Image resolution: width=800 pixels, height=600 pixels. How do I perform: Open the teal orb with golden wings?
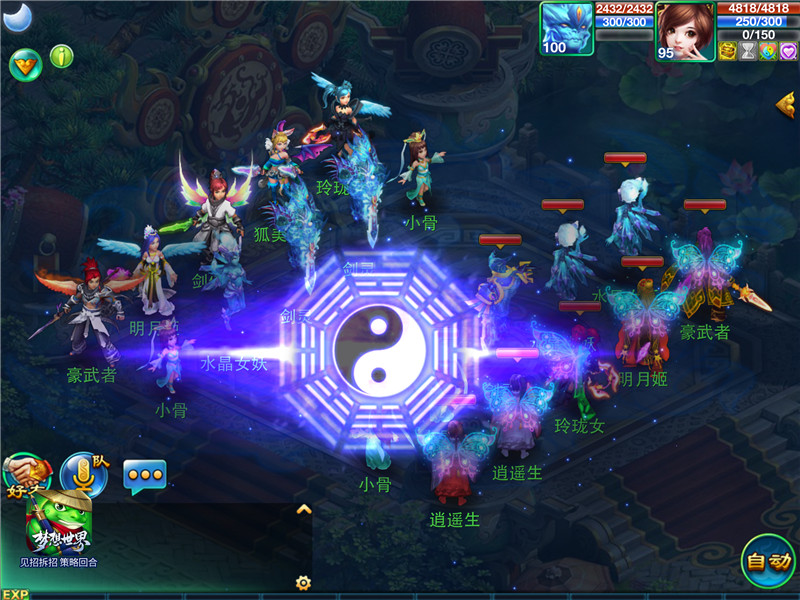tap(24, 65)
